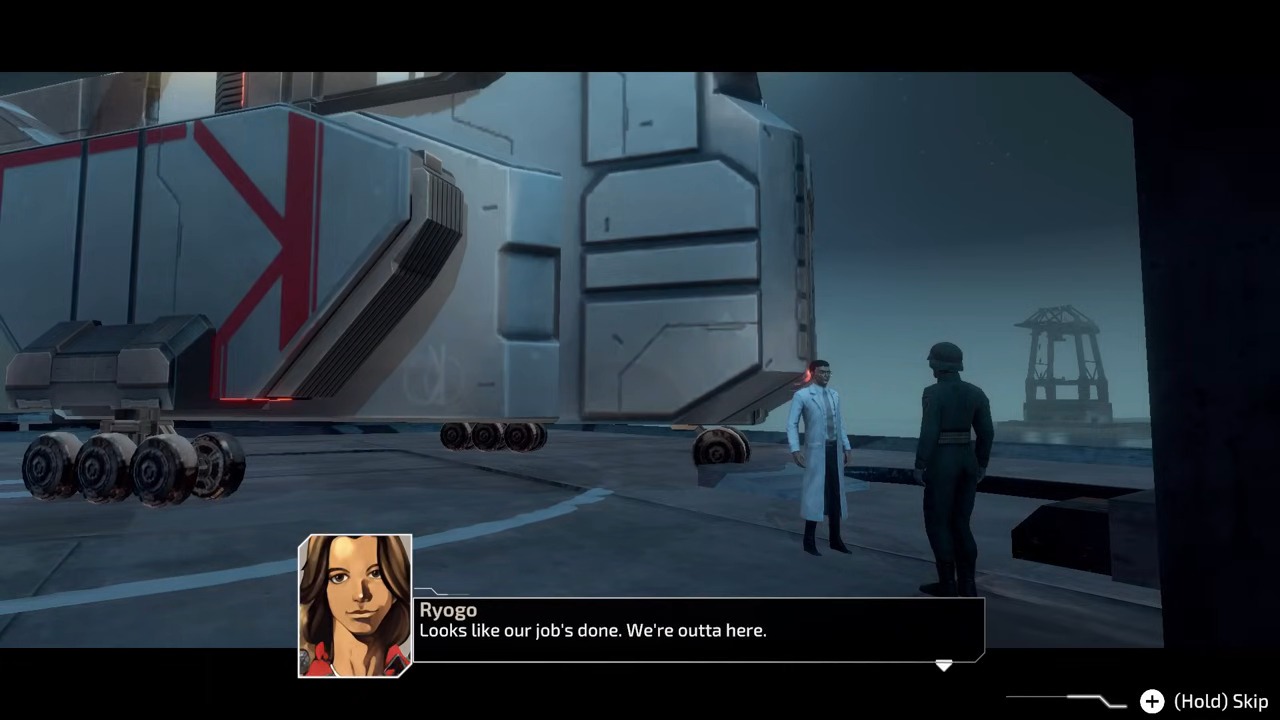Advance dialogue with the white arrow indicator
The height and width of the screenshot is (720, 1280).
[943, 665]
